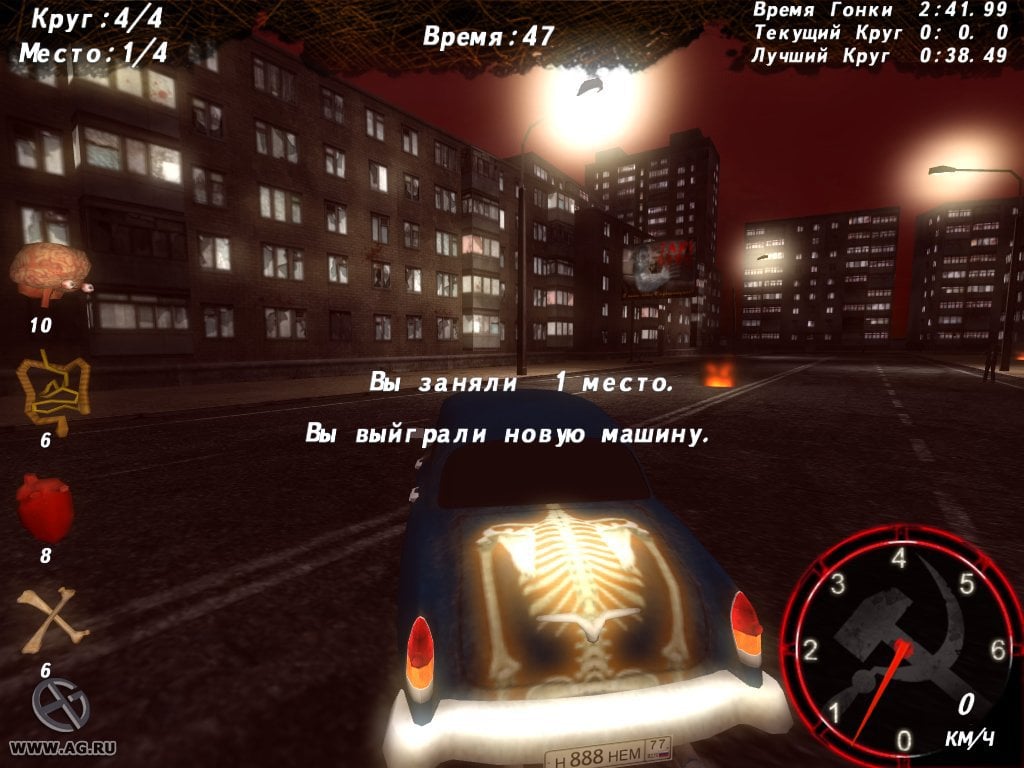Select the yellow intestines icon
Image resolution: width=1024 pixels, height=768 pixels.
point(52,391)
